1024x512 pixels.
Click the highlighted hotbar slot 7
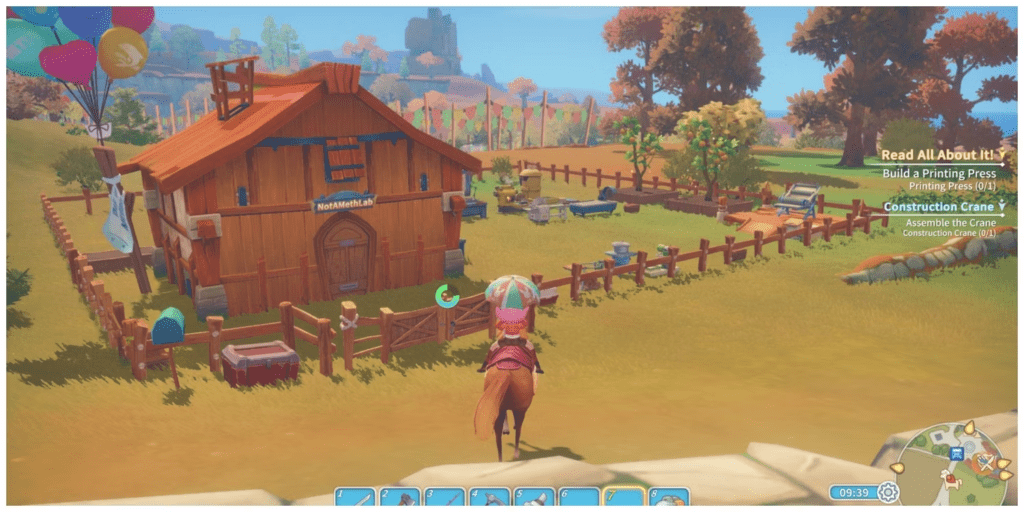coord(624,497)
